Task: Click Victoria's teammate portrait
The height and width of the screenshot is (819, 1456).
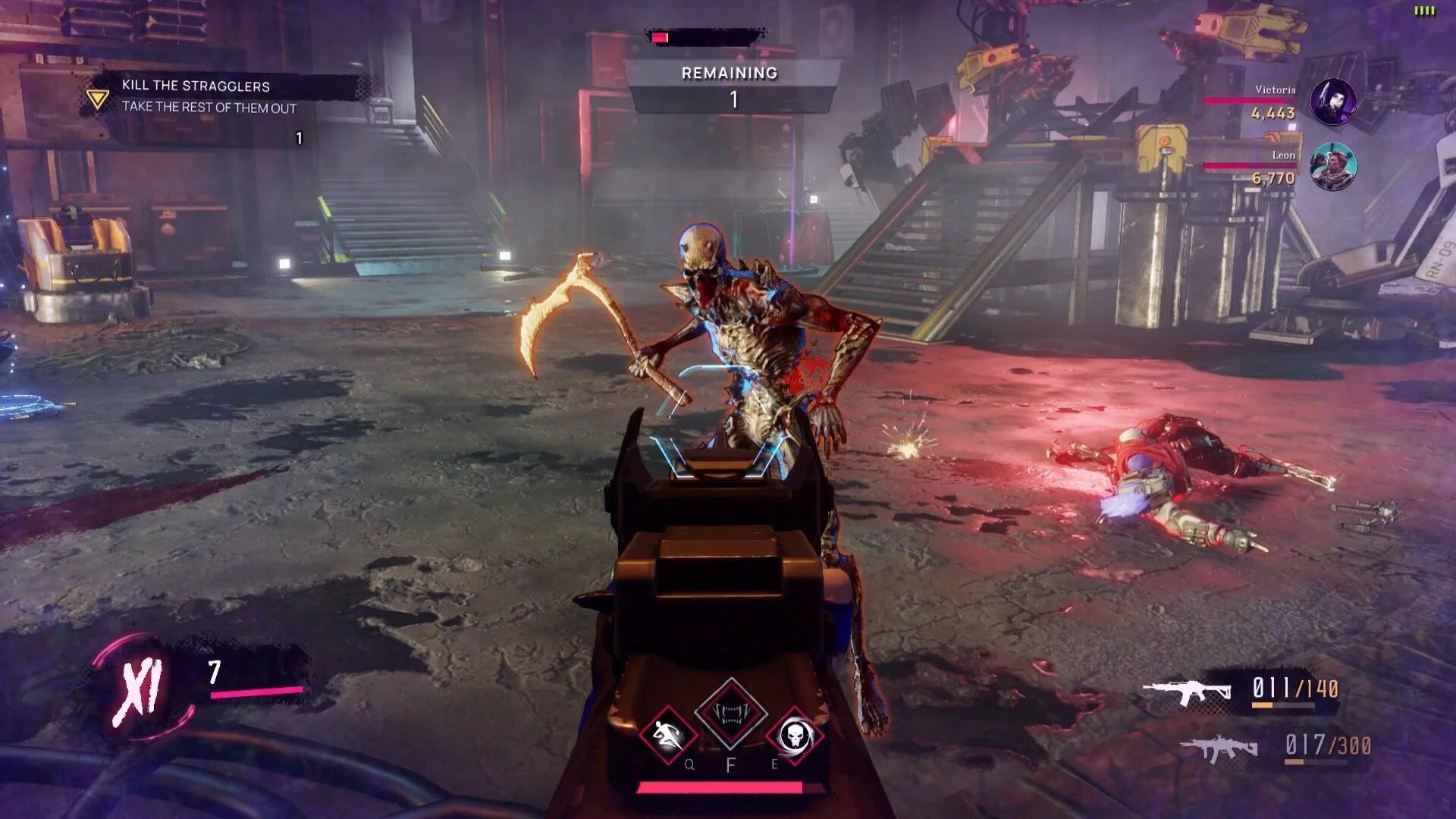Action: coord(1333,102)
